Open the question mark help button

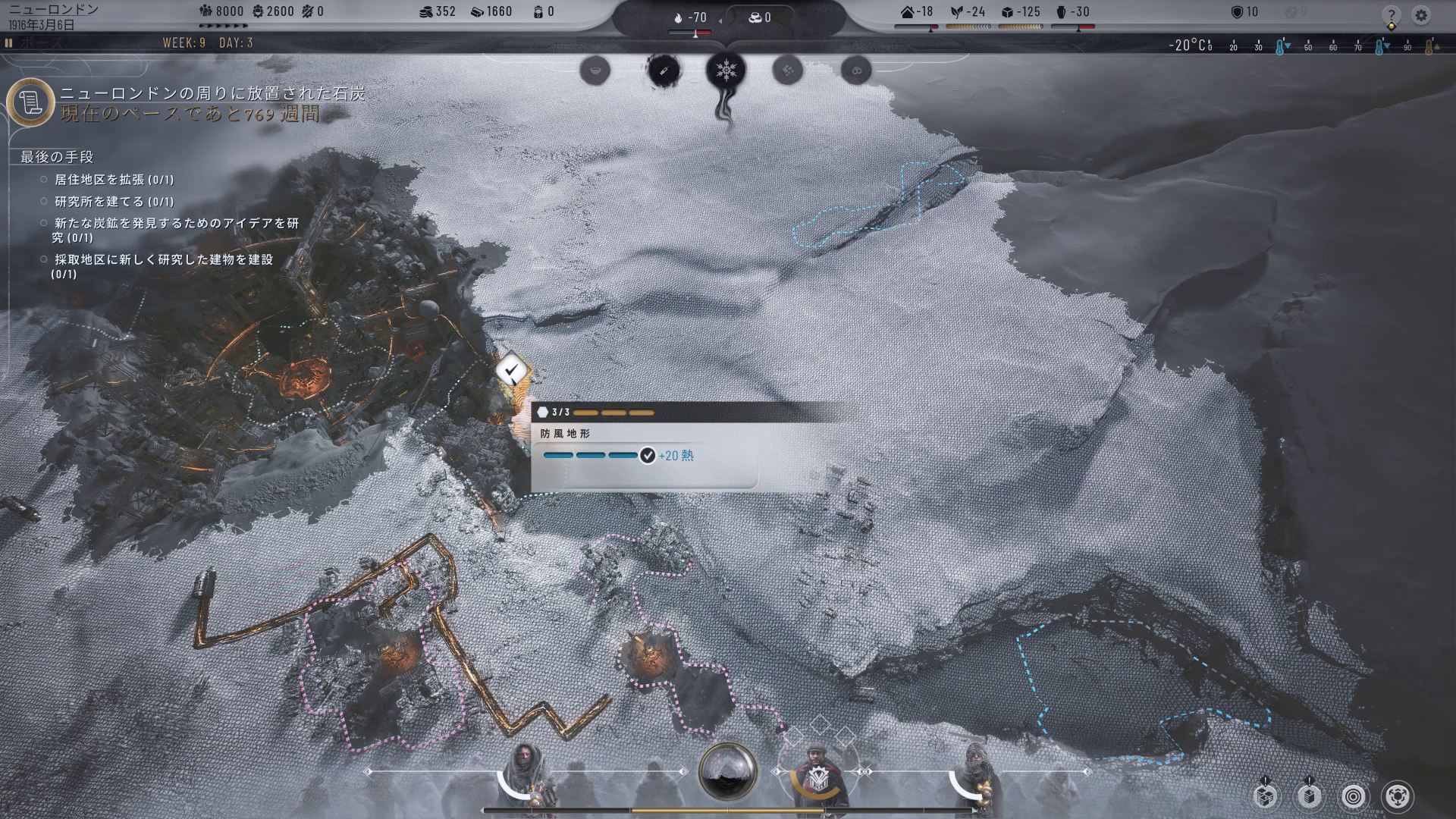(x=1391, y=15)
